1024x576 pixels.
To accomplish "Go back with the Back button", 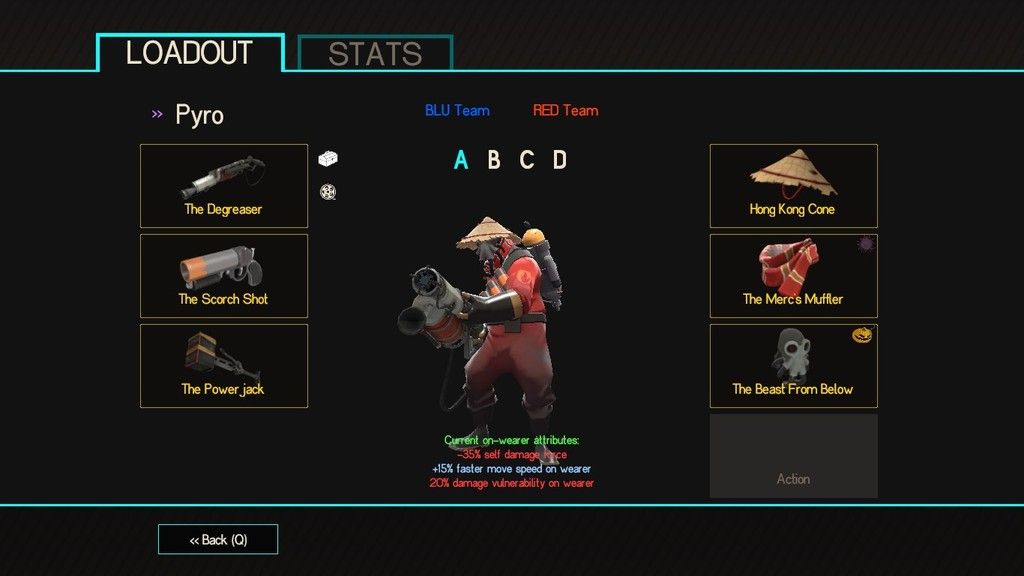I will coord(218,540).
